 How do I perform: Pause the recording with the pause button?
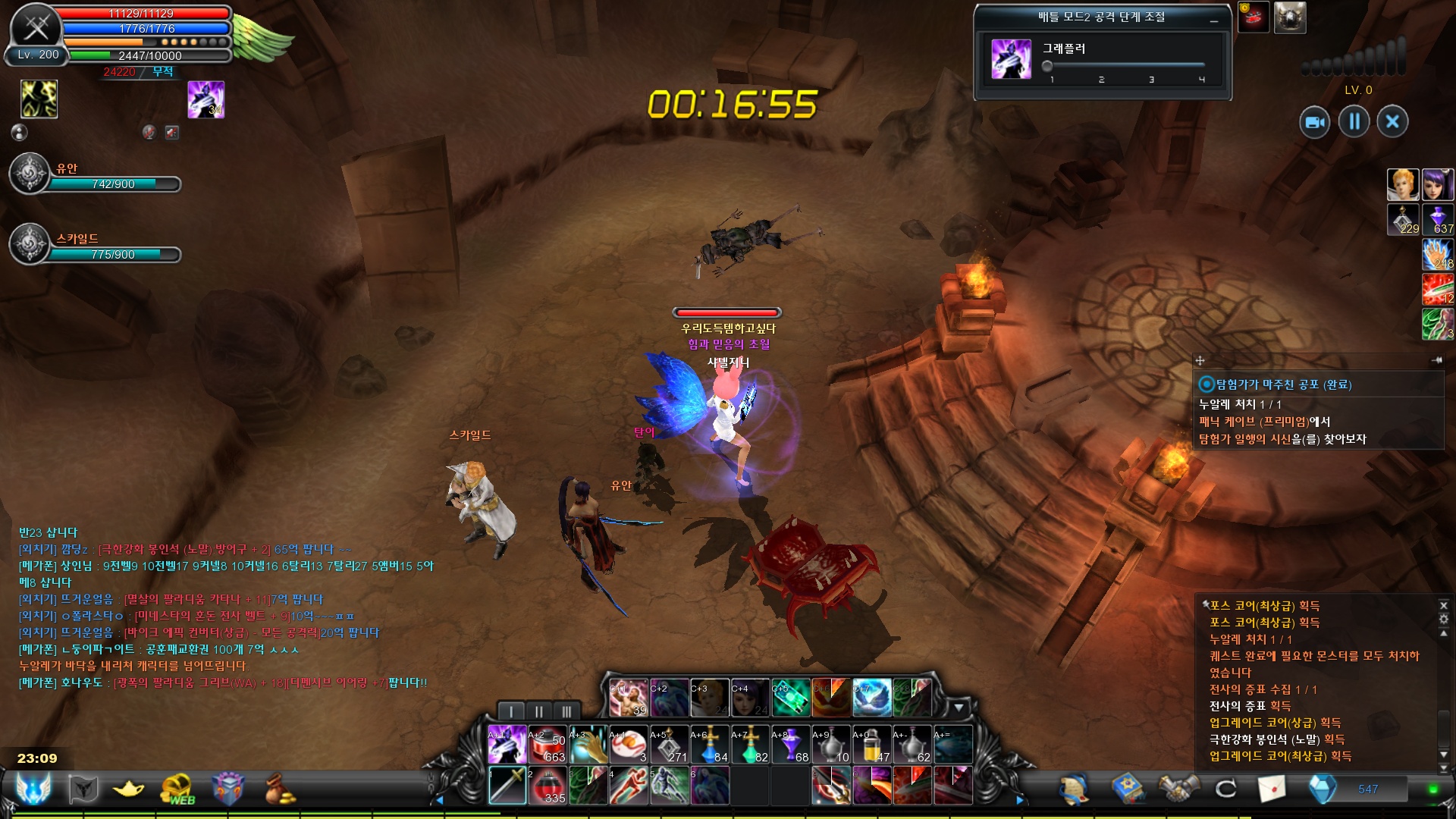[x=1354, y=121]
